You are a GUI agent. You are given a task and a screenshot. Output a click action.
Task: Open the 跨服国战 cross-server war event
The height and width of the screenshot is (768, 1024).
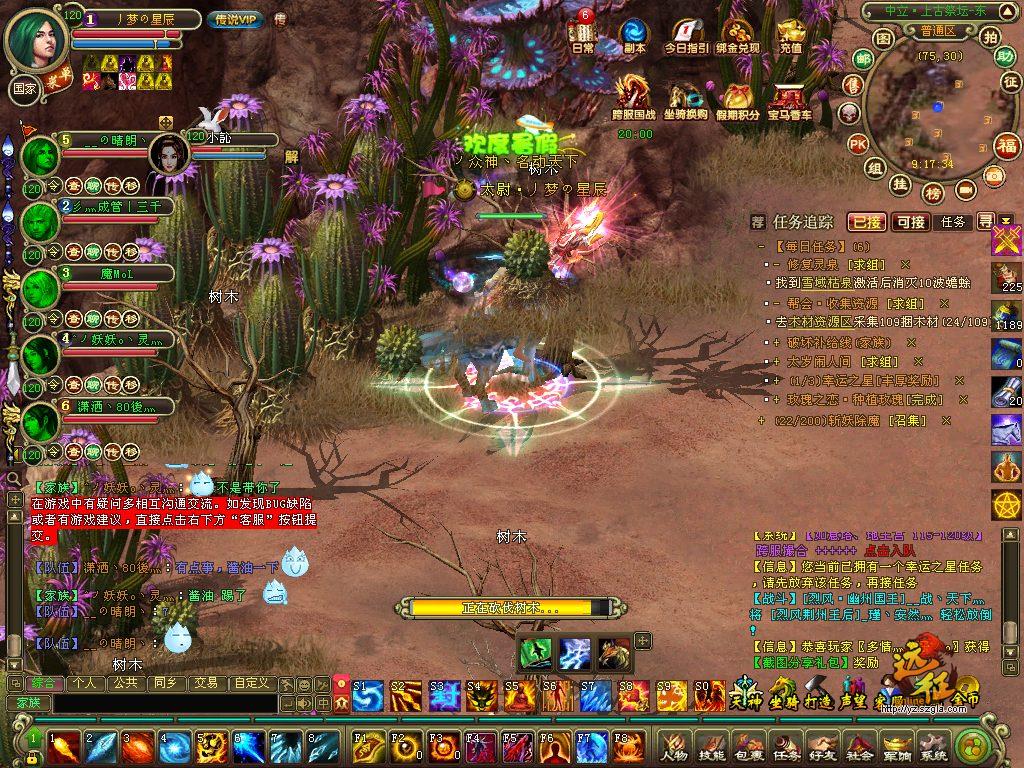633,98
